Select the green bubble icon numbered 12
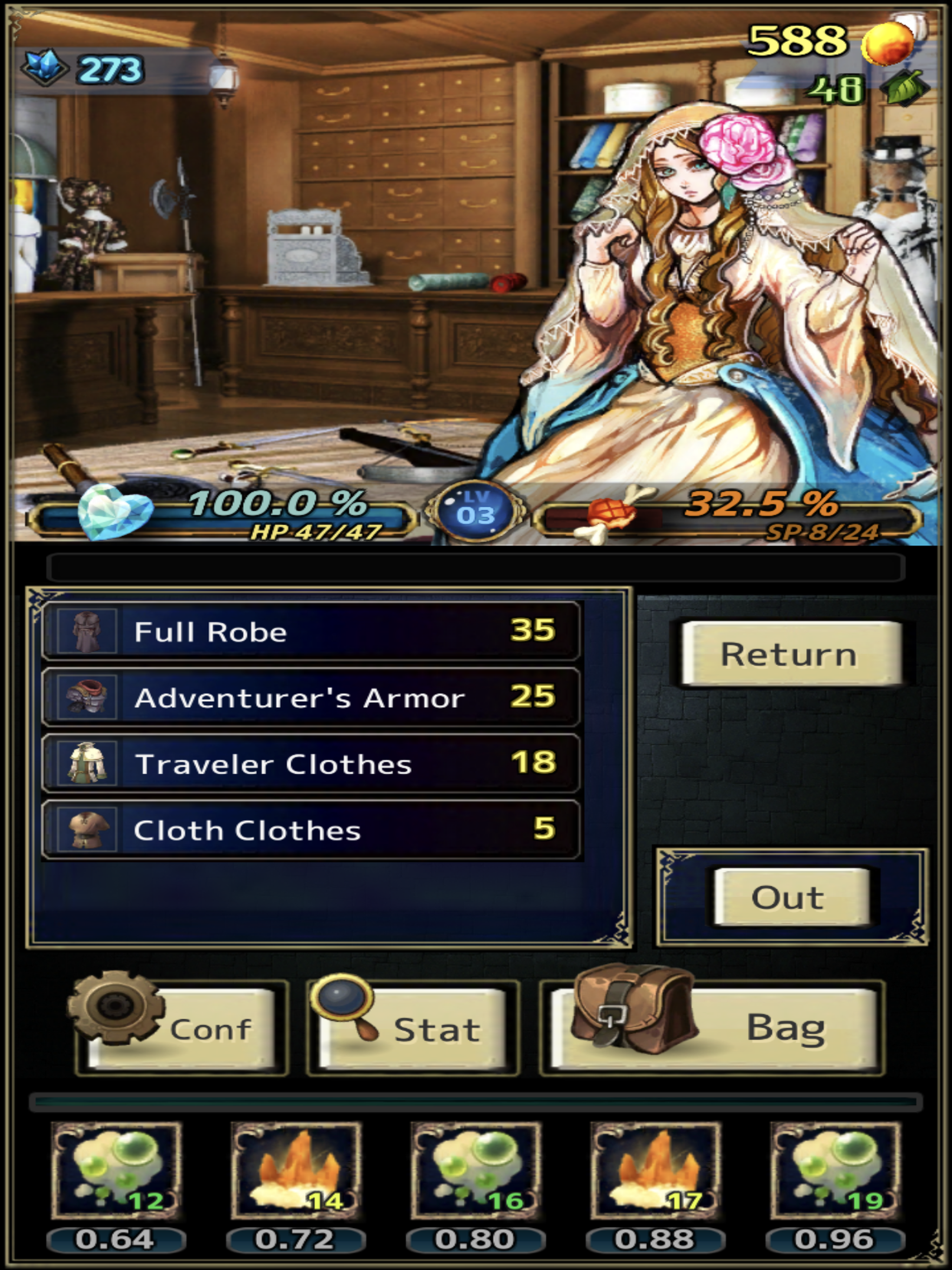 point(117,1170)
